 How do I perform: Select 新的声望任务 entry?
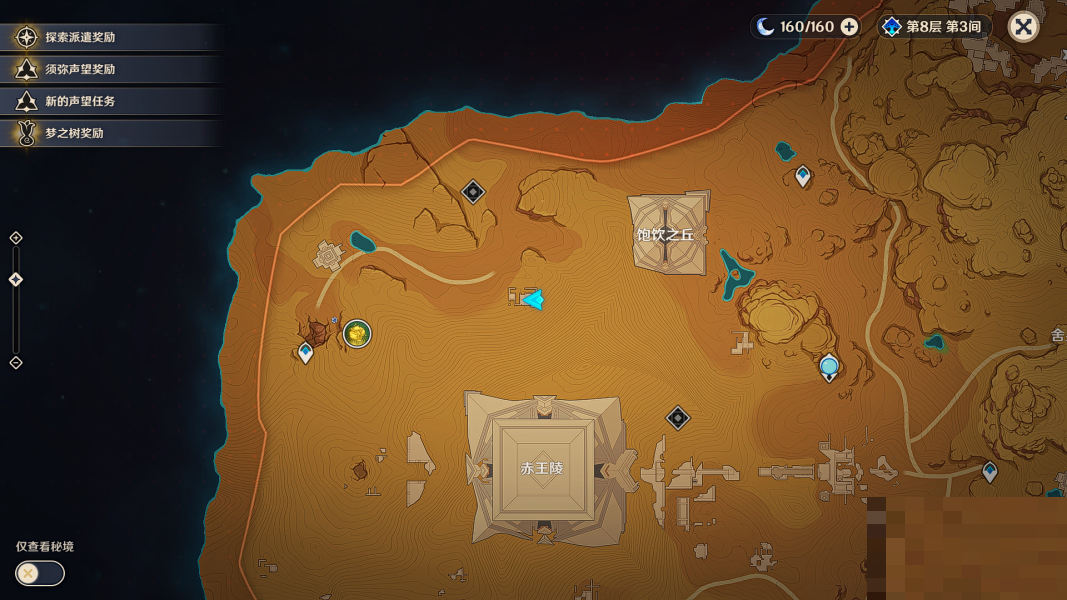pyautogui.click(x=80, y=101)
